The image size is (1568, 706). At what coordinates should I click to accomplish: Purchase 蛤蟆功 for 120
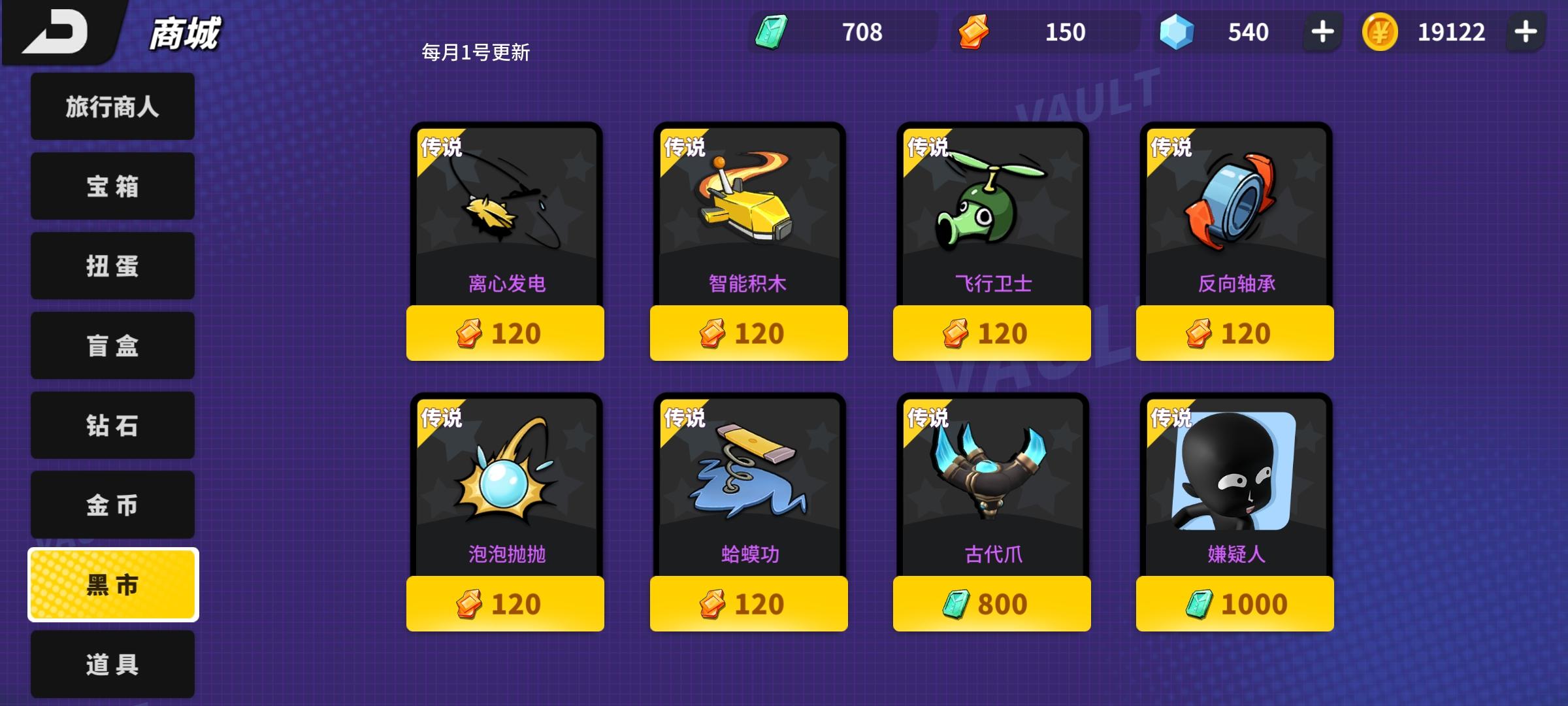pyautogui.click(x=748, y=604)
